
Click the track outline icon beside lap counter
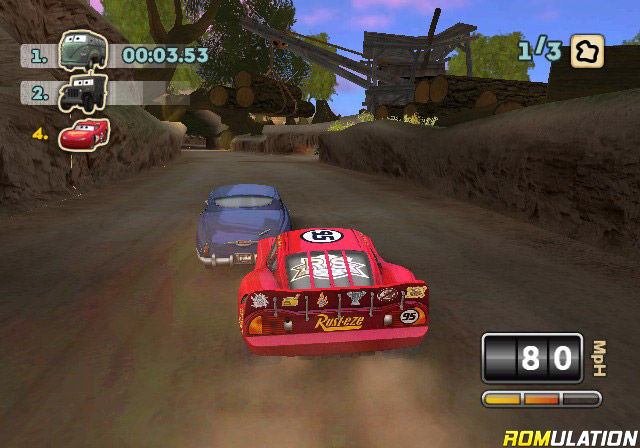click(x=586, y=52)
